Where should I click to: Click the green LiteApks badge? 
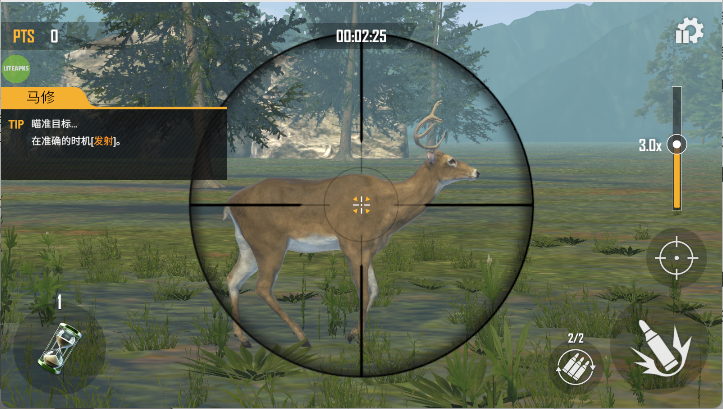18,69
